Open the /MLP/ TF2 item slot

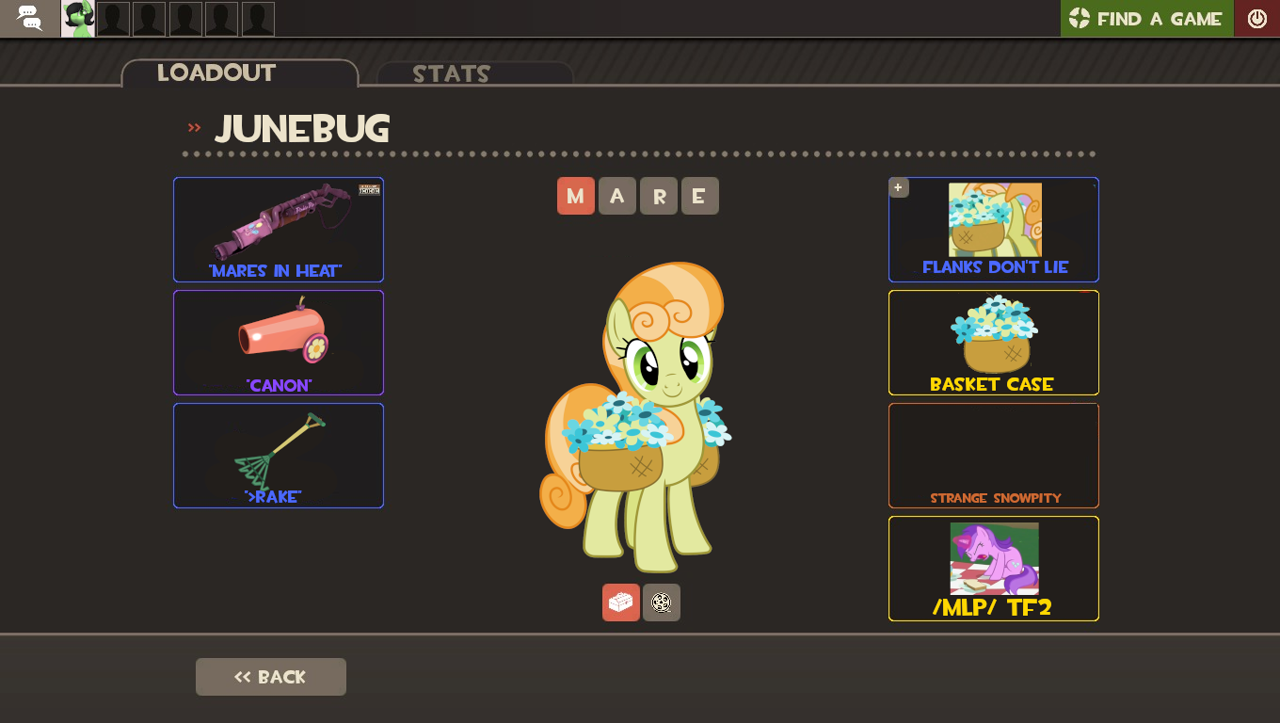click(993, 568)
